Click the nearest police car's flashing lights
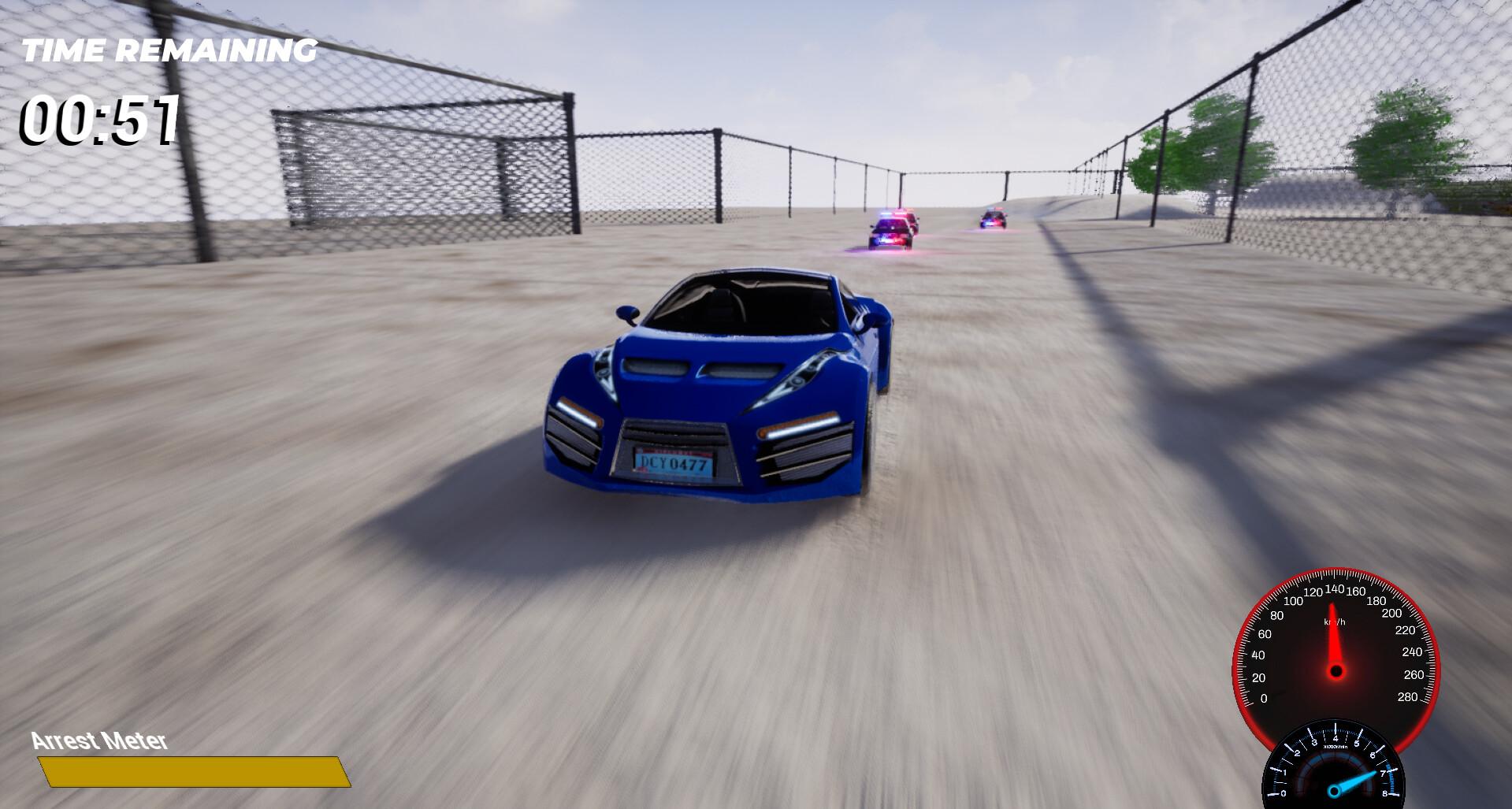 [890, 214]
